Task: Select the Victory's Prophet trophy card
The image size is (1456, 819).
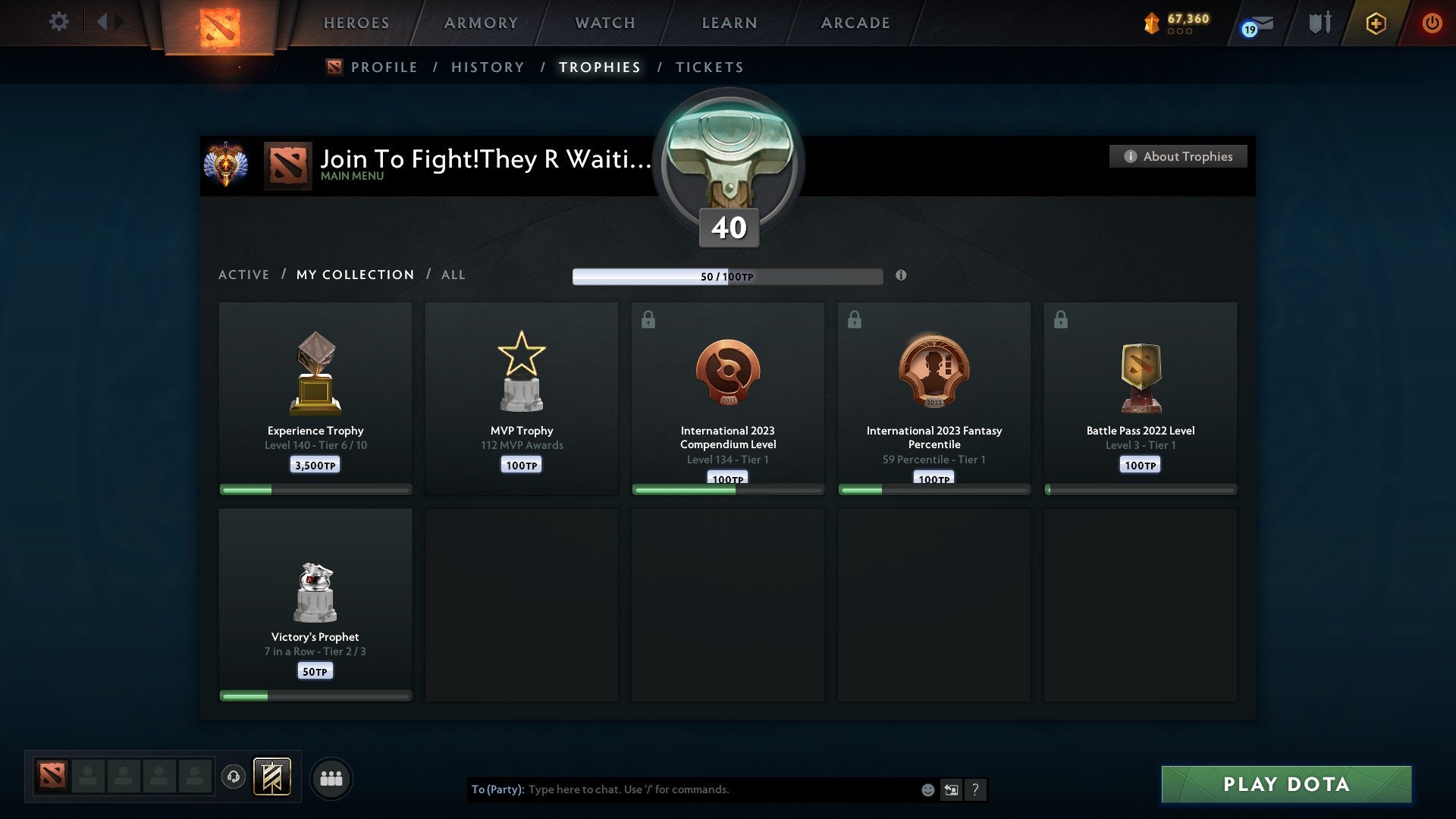Action: [315, 603]
